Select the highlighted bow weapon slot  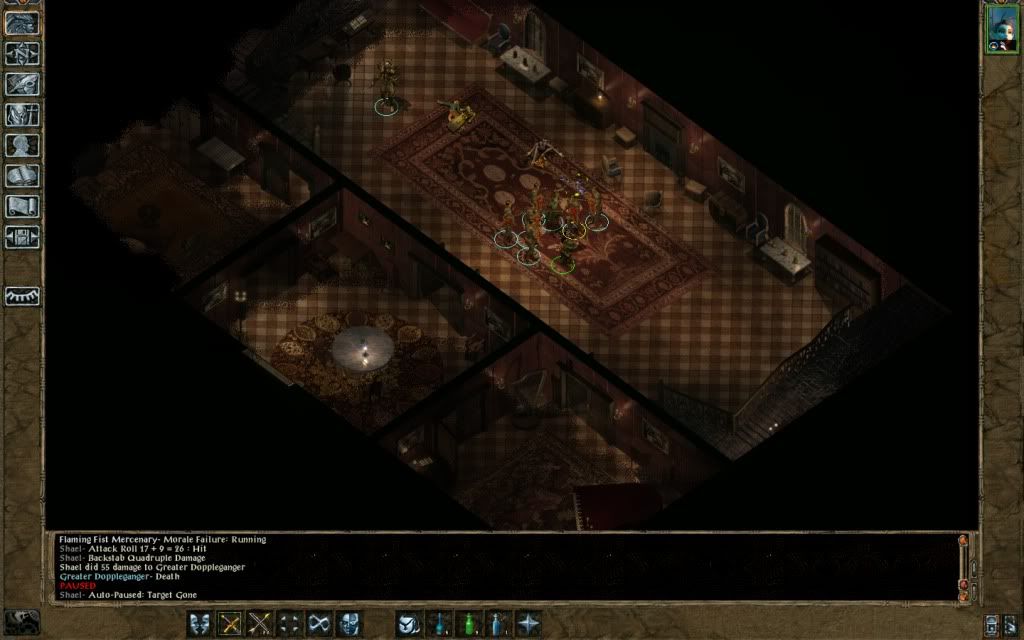[x=230, y=623]
